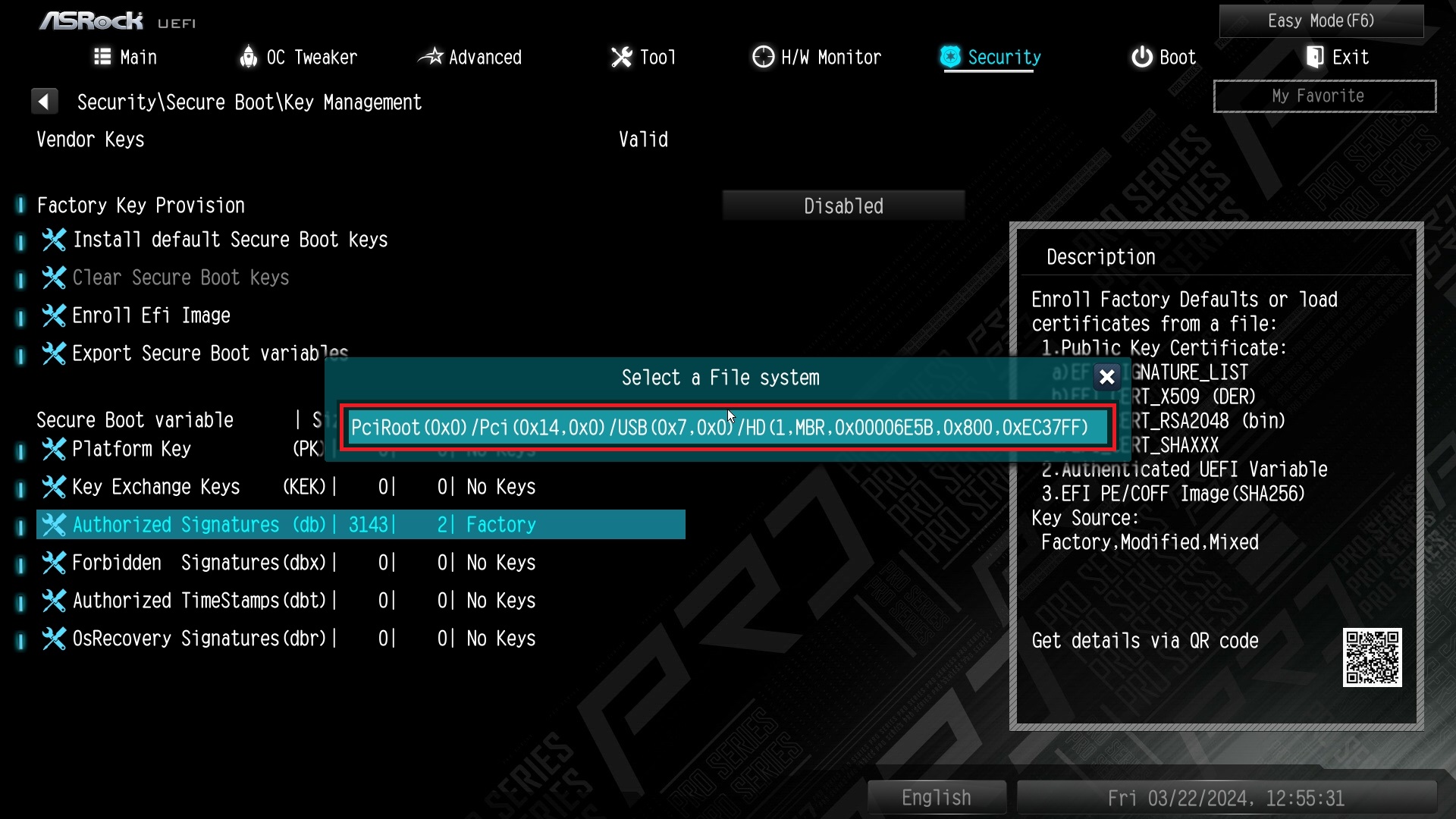Select the OsRecovery Signatures wrench icon
1456x819 pixels.
click(x=54, y=639)
